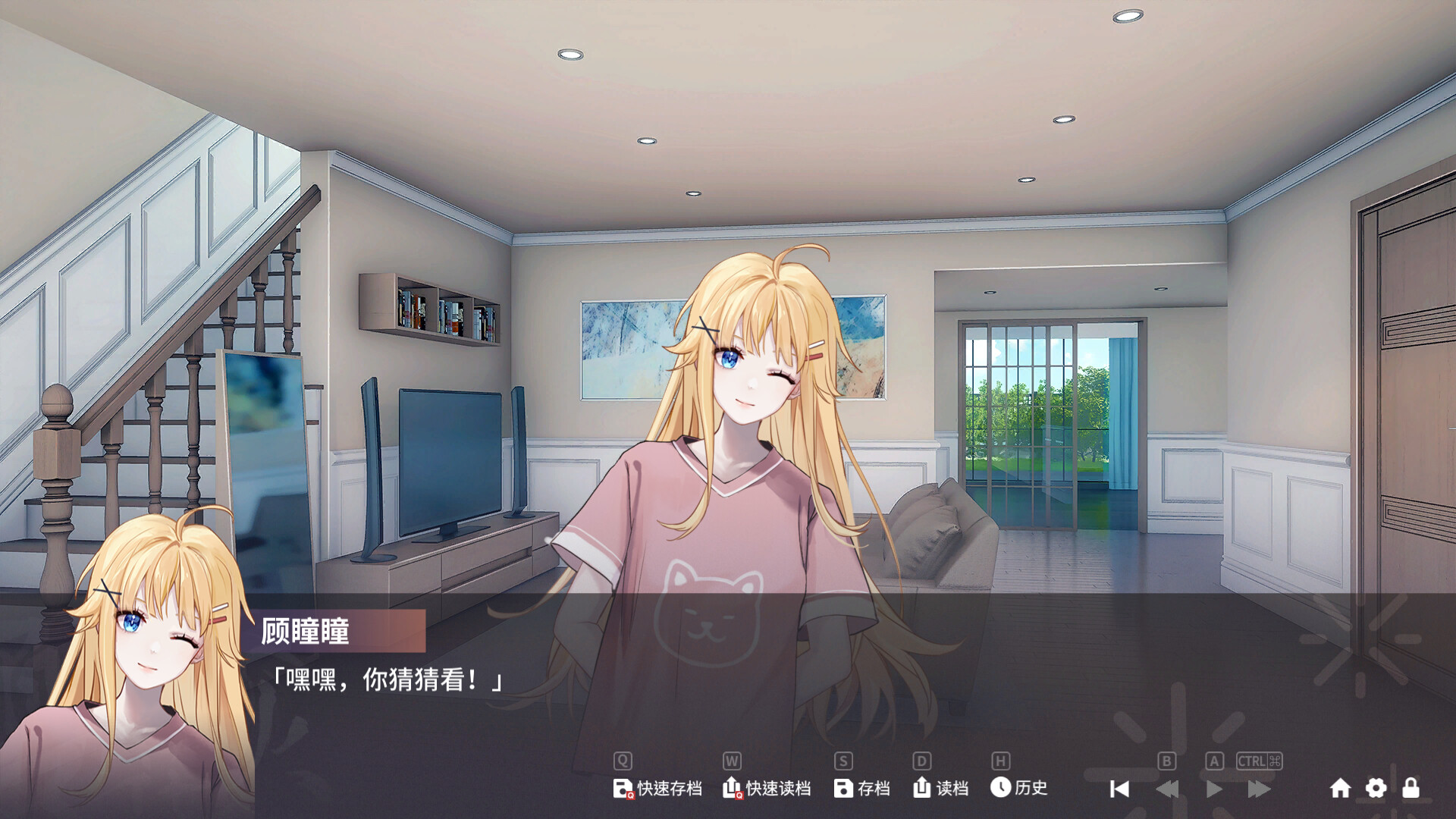Screen dimensions: 1456x819
Task: Open the 存档 save menu
Action: click(x=861, y=789)
